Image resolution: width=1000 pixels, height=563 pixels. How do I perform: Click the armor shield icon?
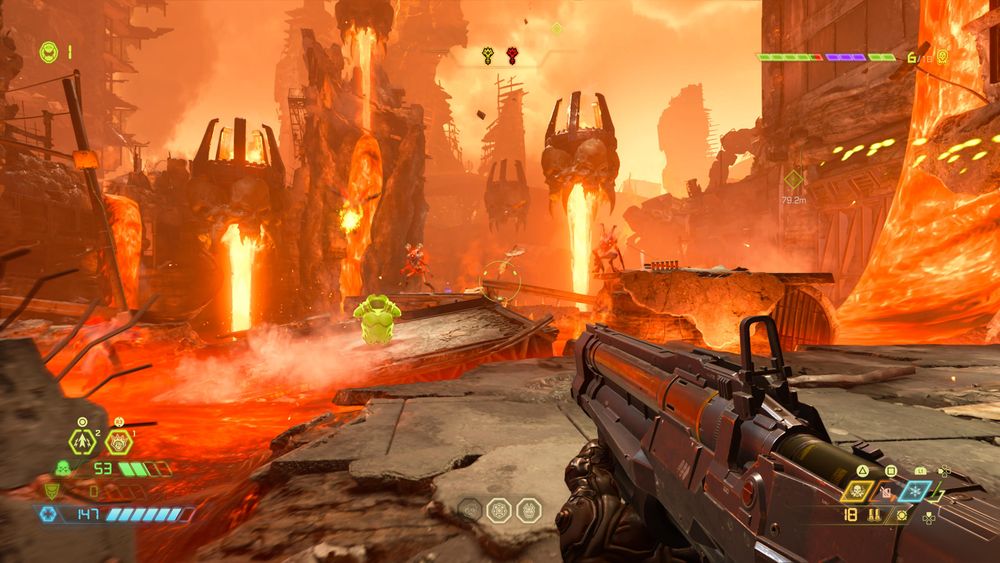[x=51, y=490]
